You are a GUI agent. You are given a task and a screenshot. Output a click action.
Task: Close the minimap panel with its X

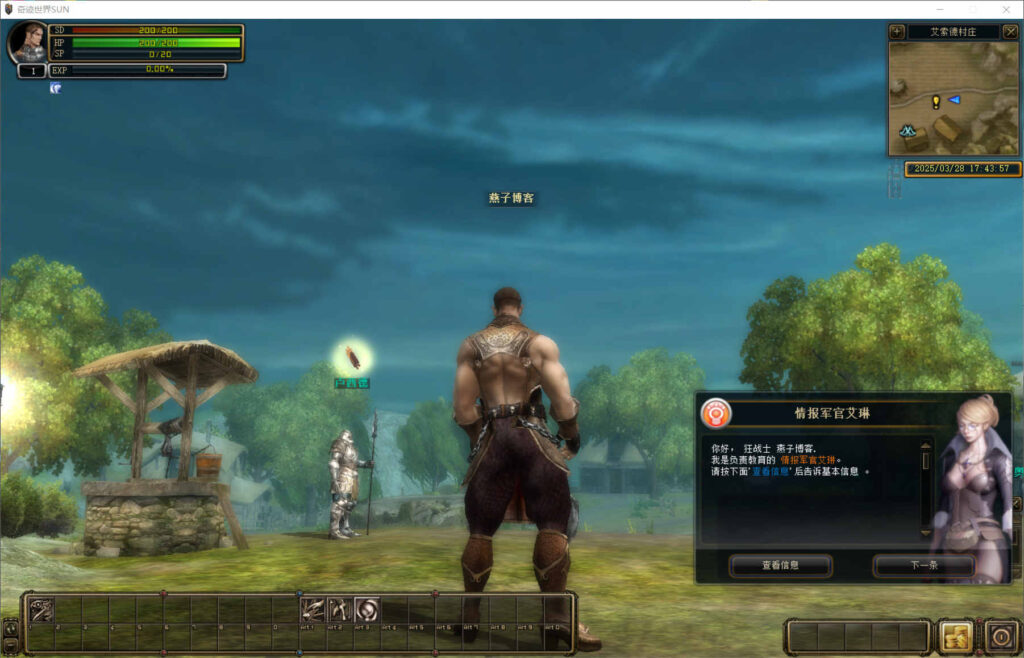[x=1010, y=32]
